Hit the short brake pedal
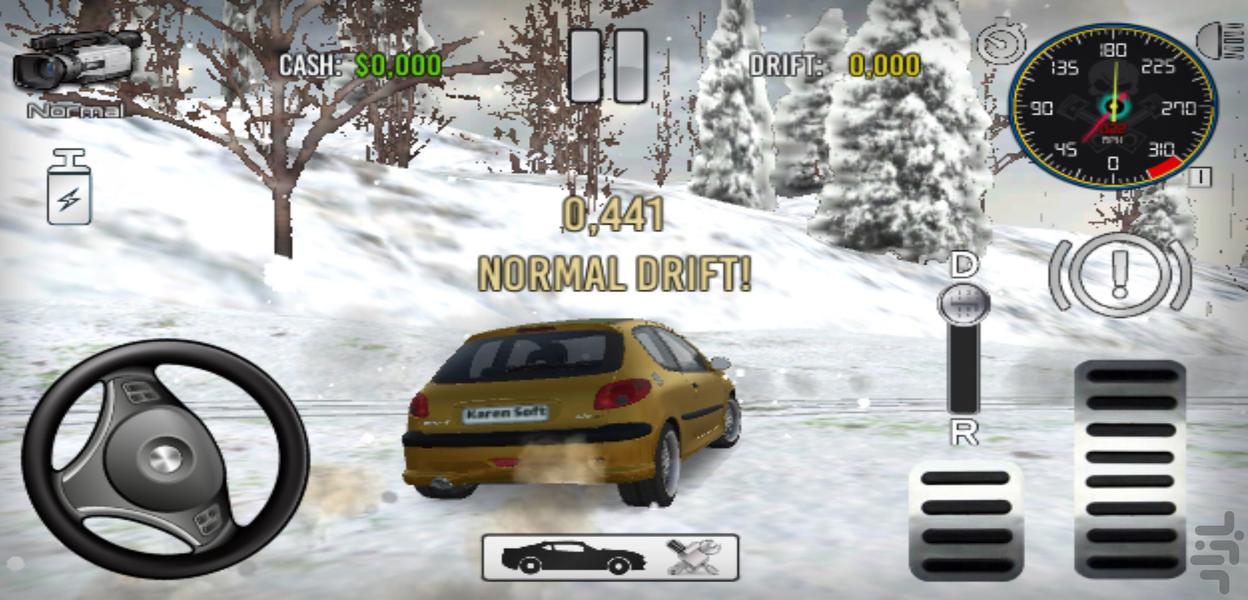The image size is (1248, 600). (x=965, y=519)
